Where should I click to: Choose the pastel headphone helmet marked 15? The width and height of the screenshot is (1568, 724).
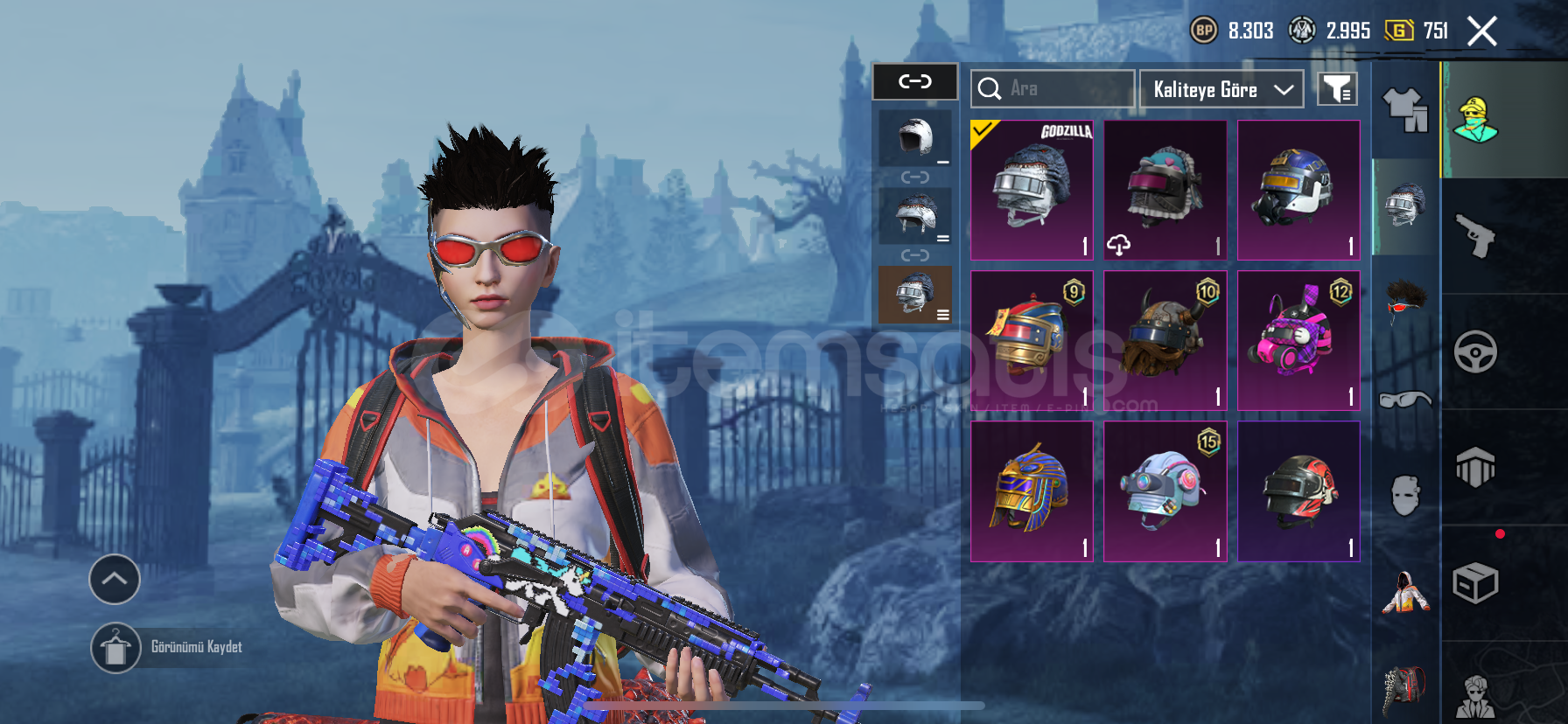pos(1165,491)
